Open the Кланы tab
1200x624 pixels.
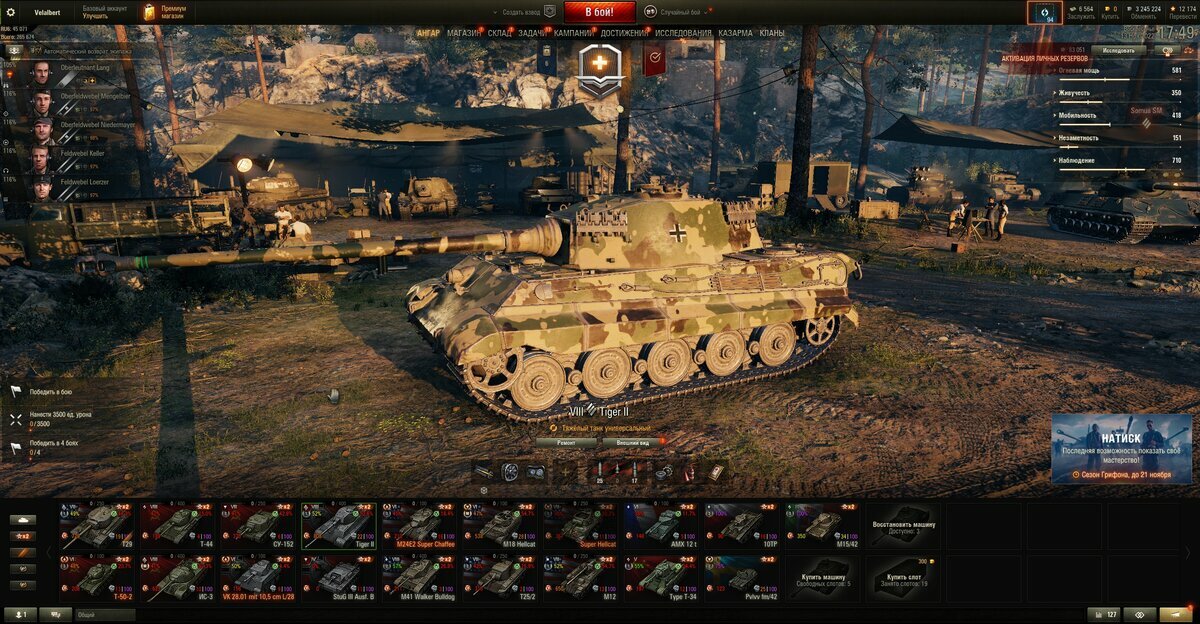[772, 33]
